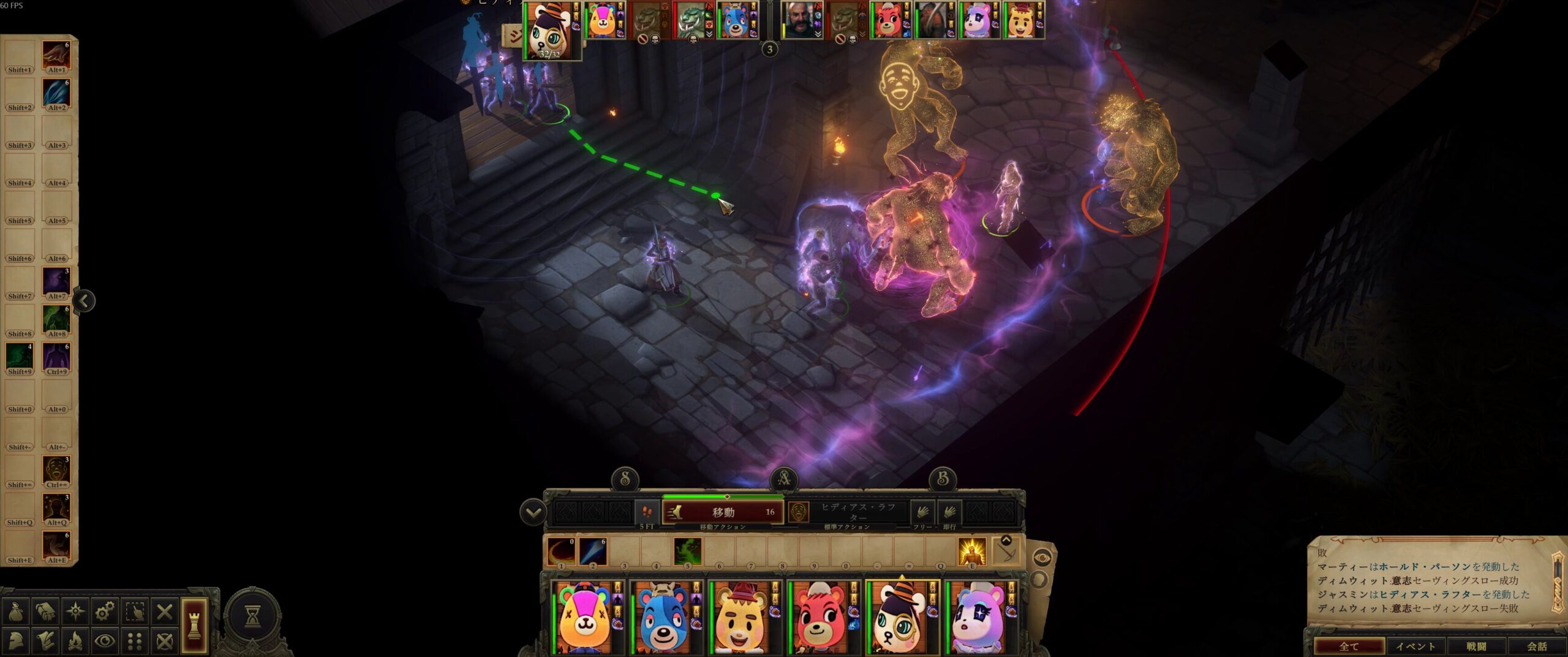Switch combat log to イベント tab

coord(1415,646)
